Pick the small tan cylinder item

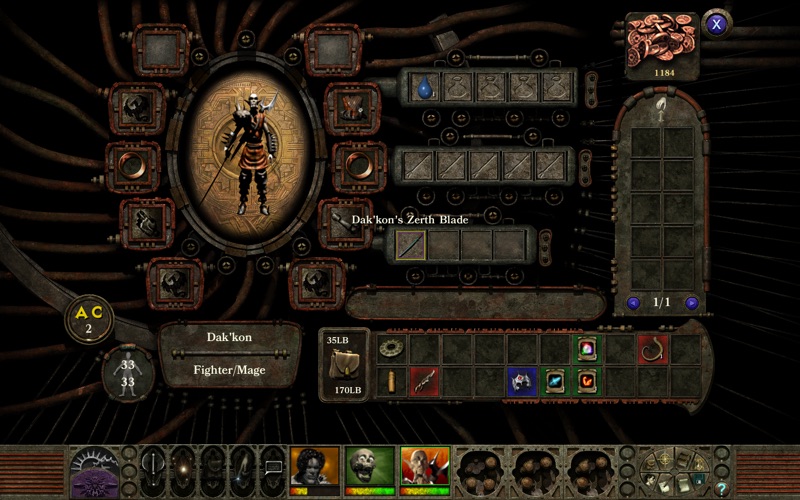tap(392, 381)
